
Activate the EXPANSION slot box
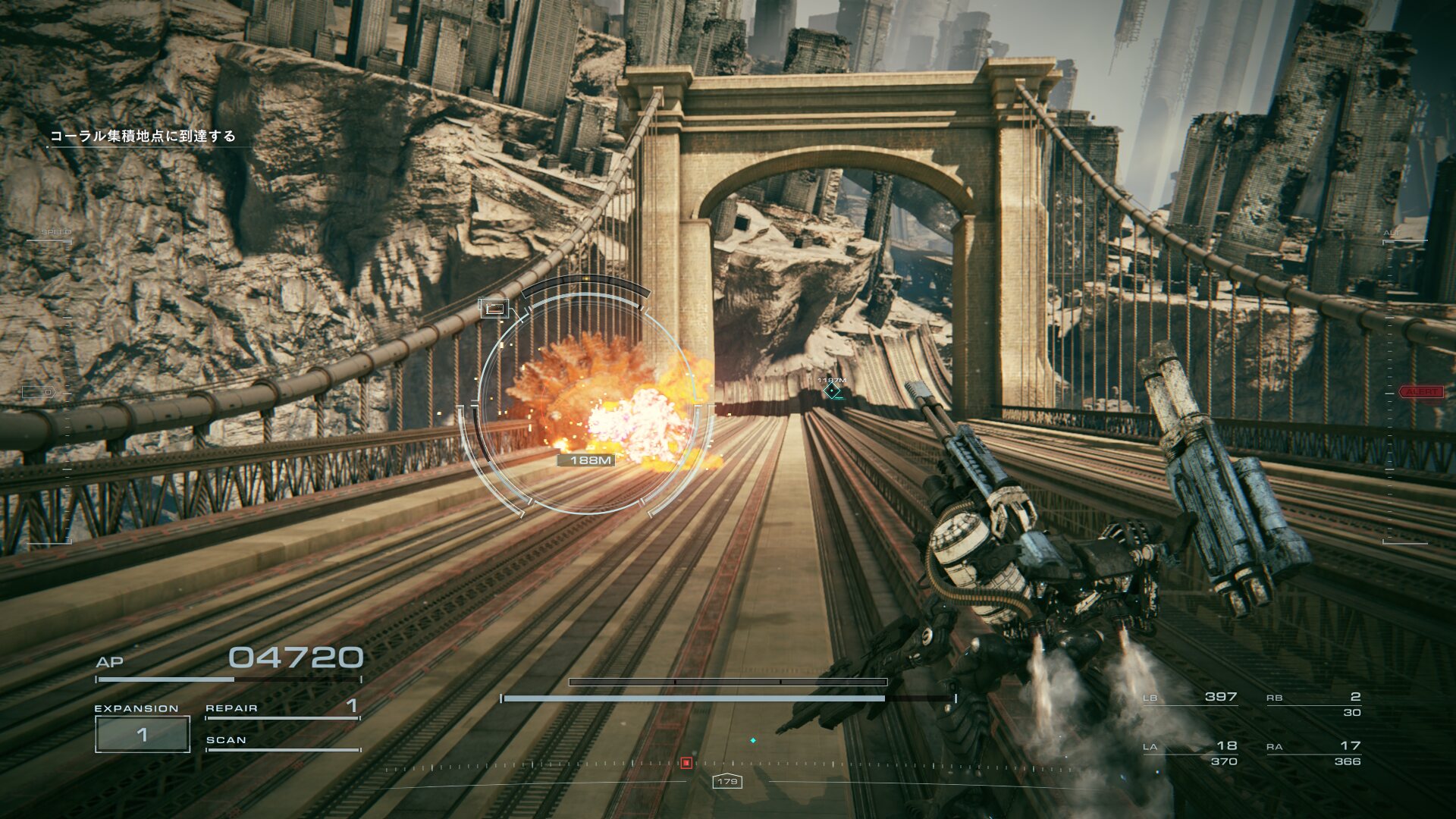(142, 734)
